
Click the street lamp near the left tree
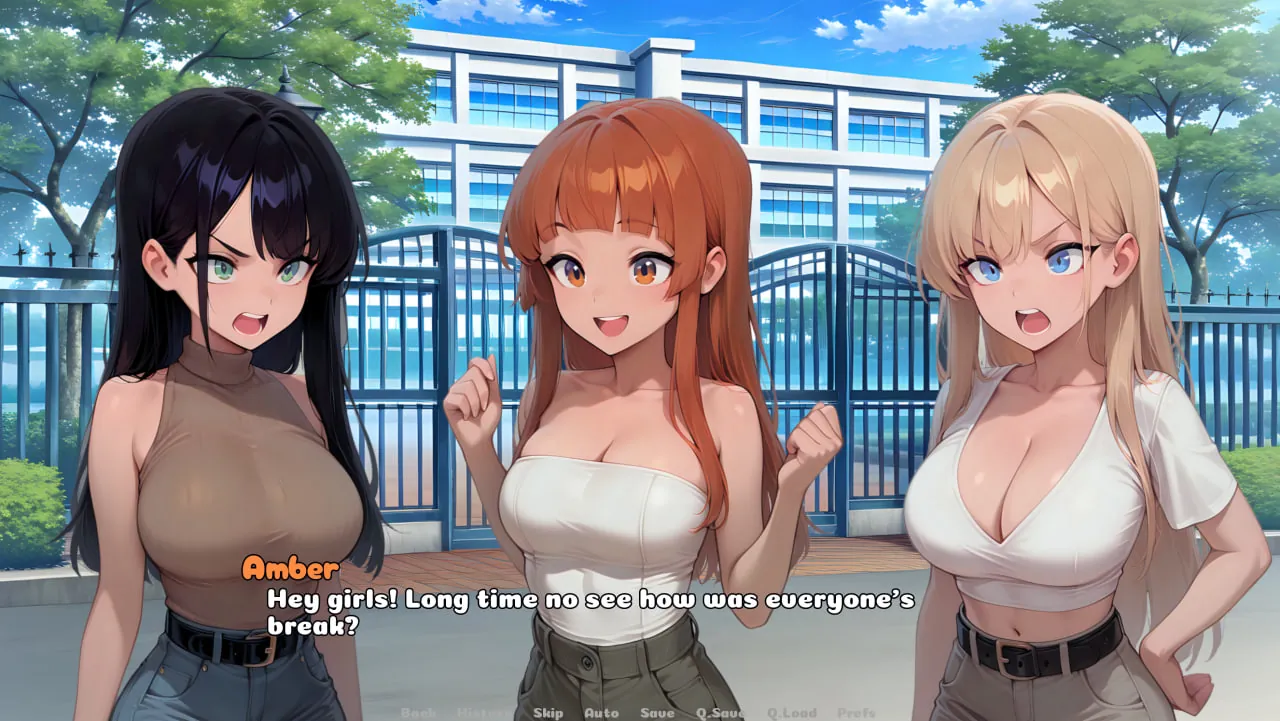[x=288, y=95]
